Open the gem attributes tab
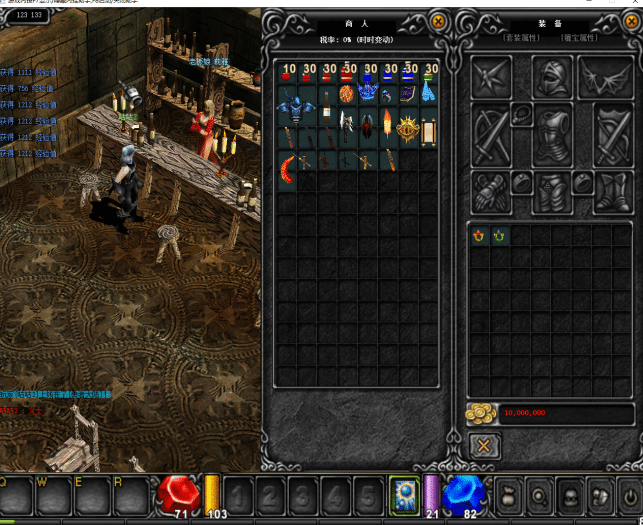The image size is (643, 525). click(x=579, y=37)
